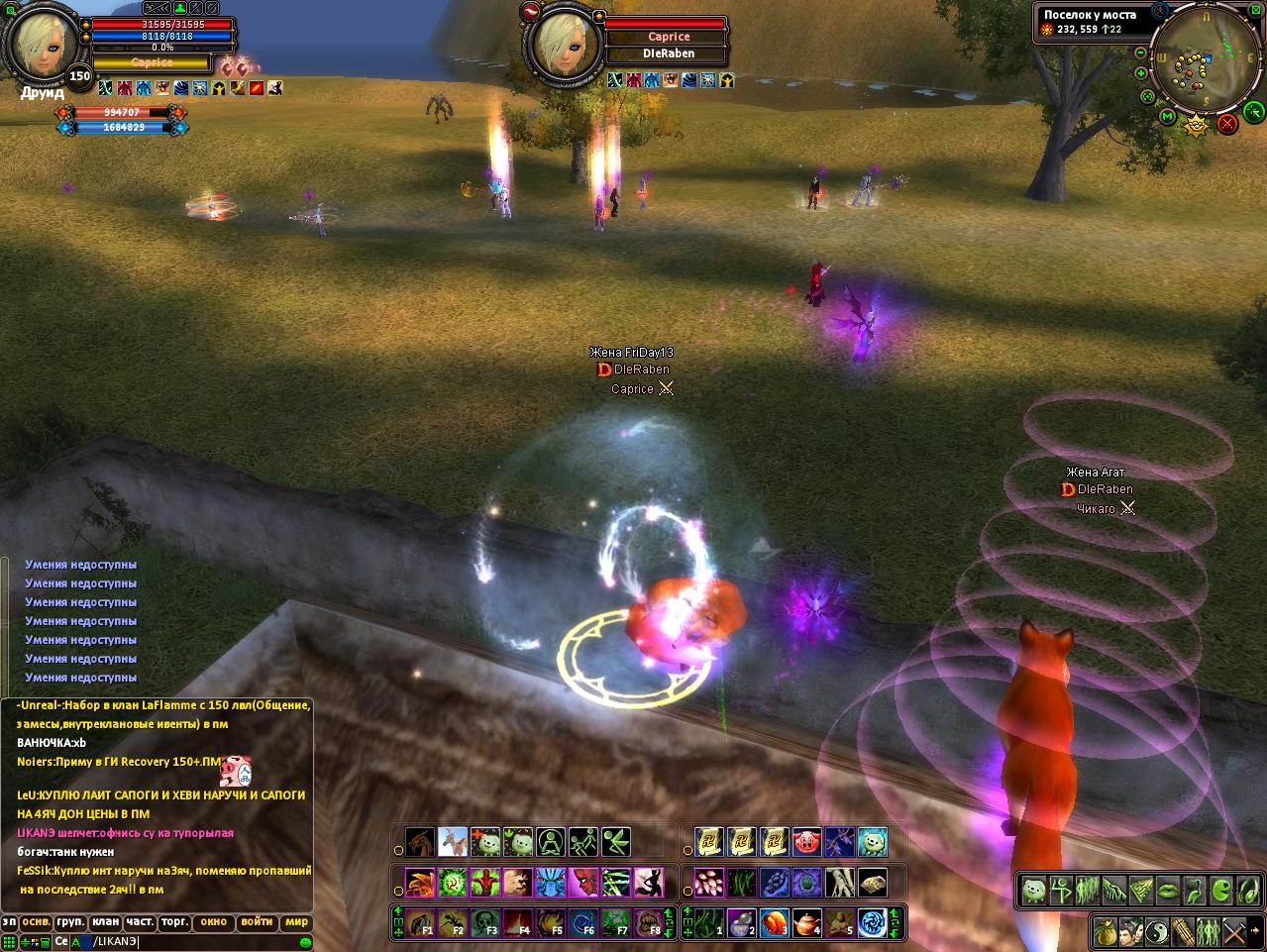Use the F1 skill on hotbar

point(420,923)
